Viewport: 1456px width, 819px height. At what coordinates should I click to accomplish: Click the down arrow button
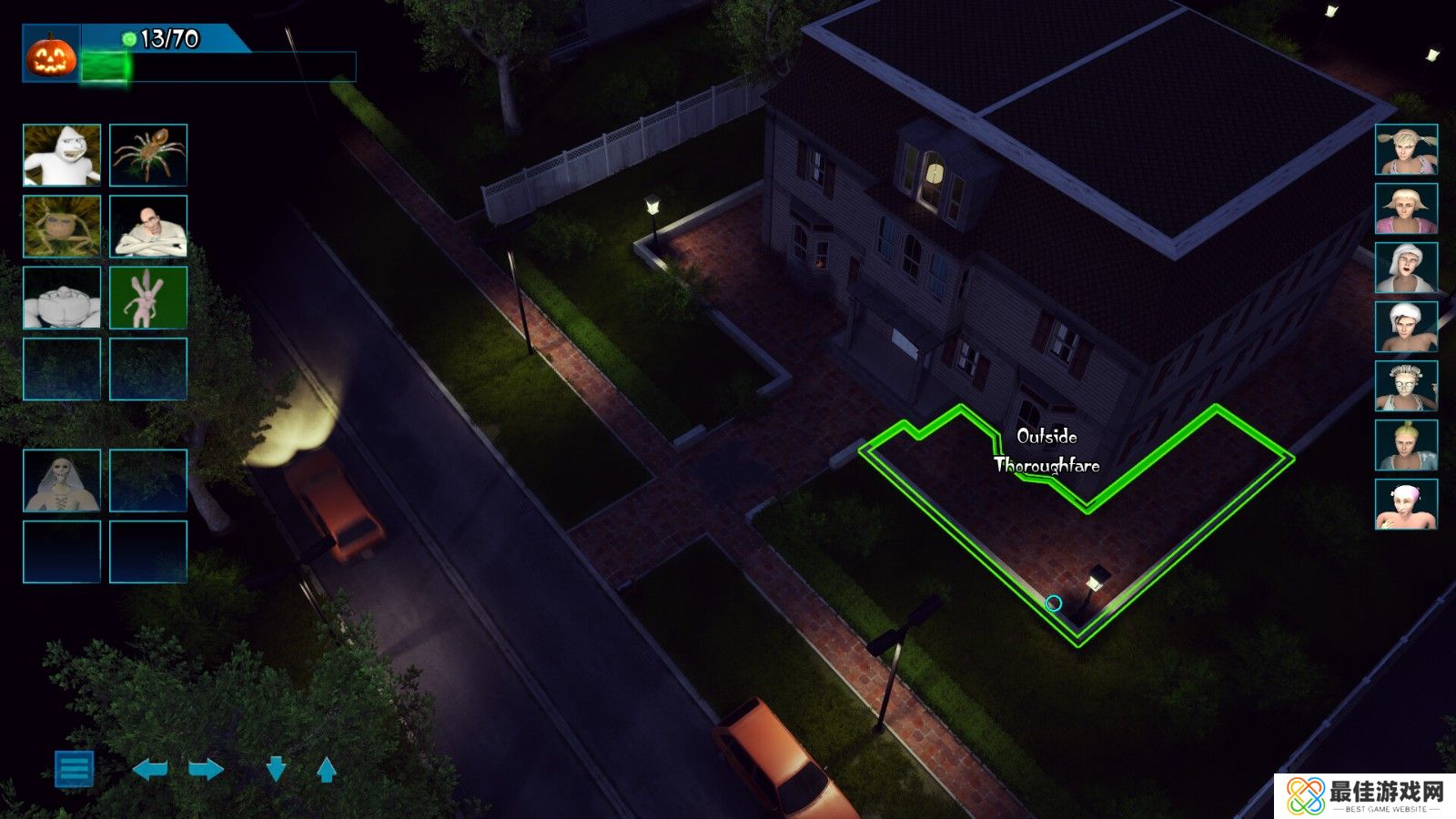point(276,770)
